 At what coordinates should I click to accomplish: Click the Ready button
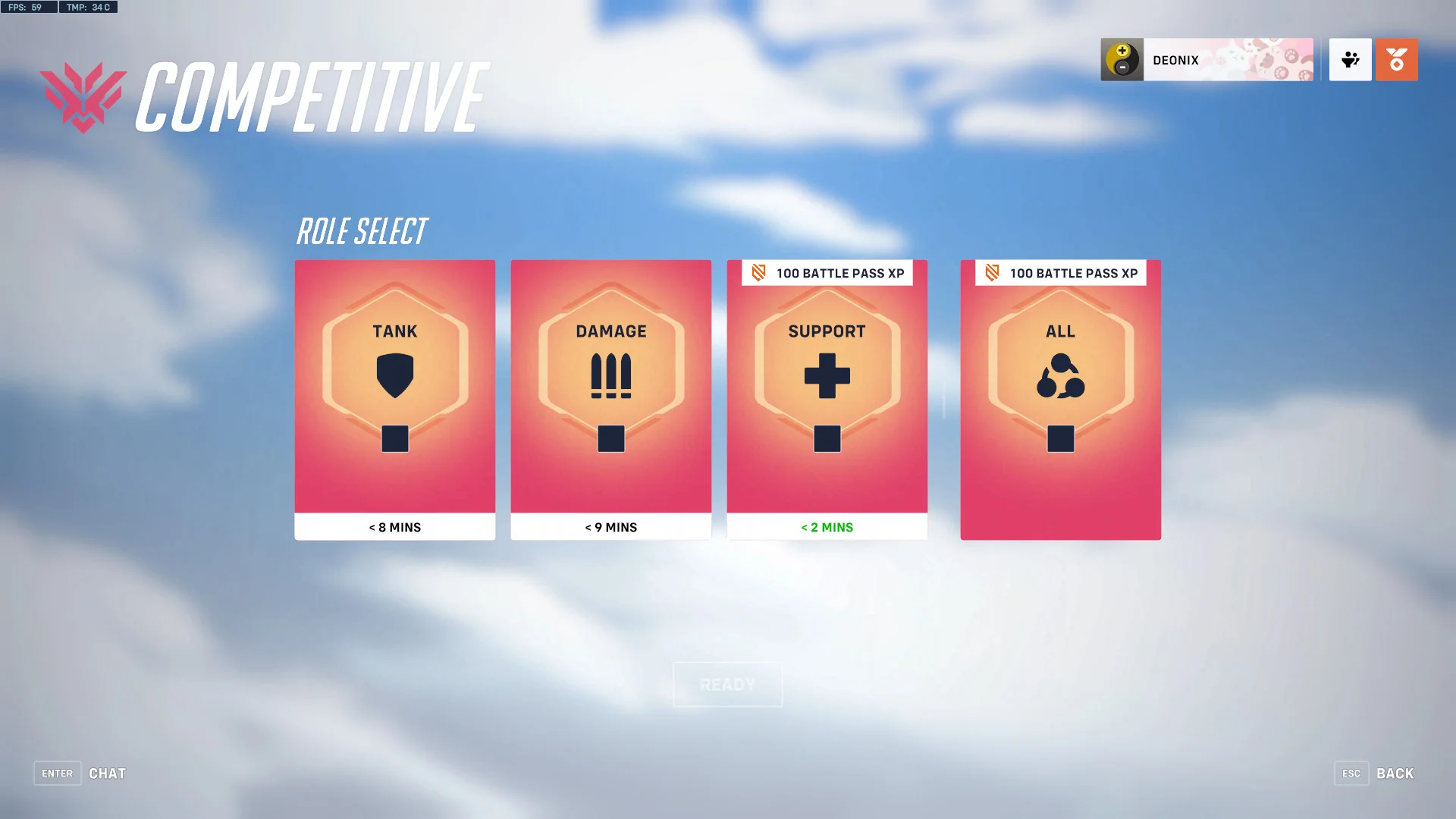(x=727, y=685)
